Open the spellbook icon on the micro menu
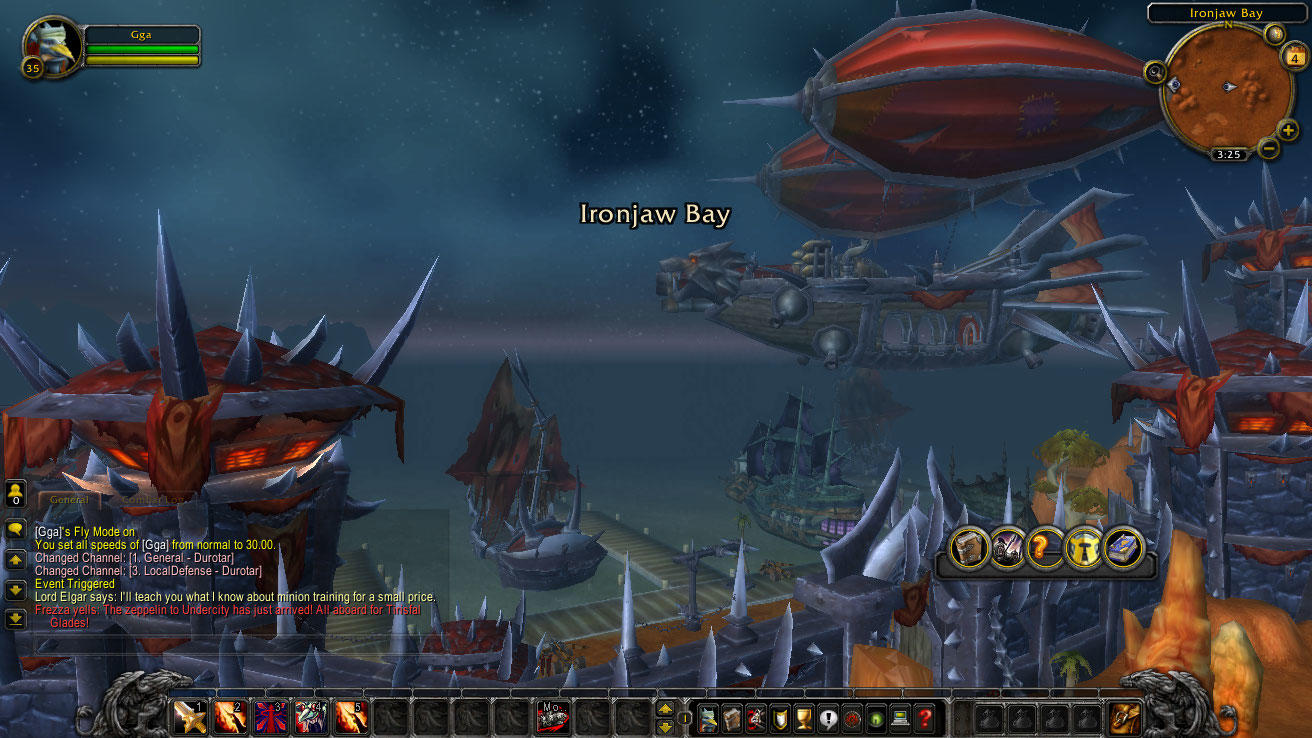 coord(731,717)
